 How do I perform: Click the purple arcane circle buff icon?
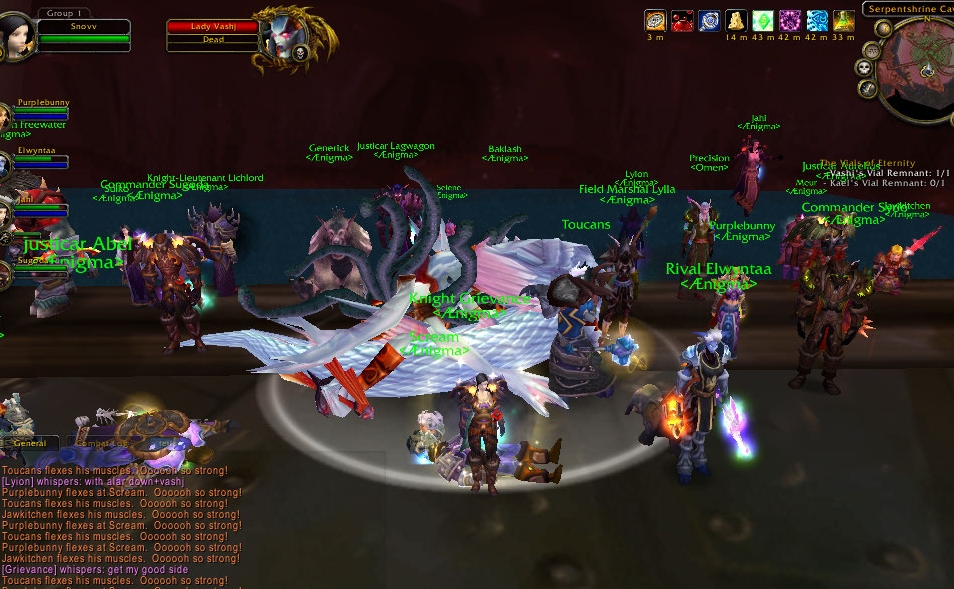[x=790, y=20]
